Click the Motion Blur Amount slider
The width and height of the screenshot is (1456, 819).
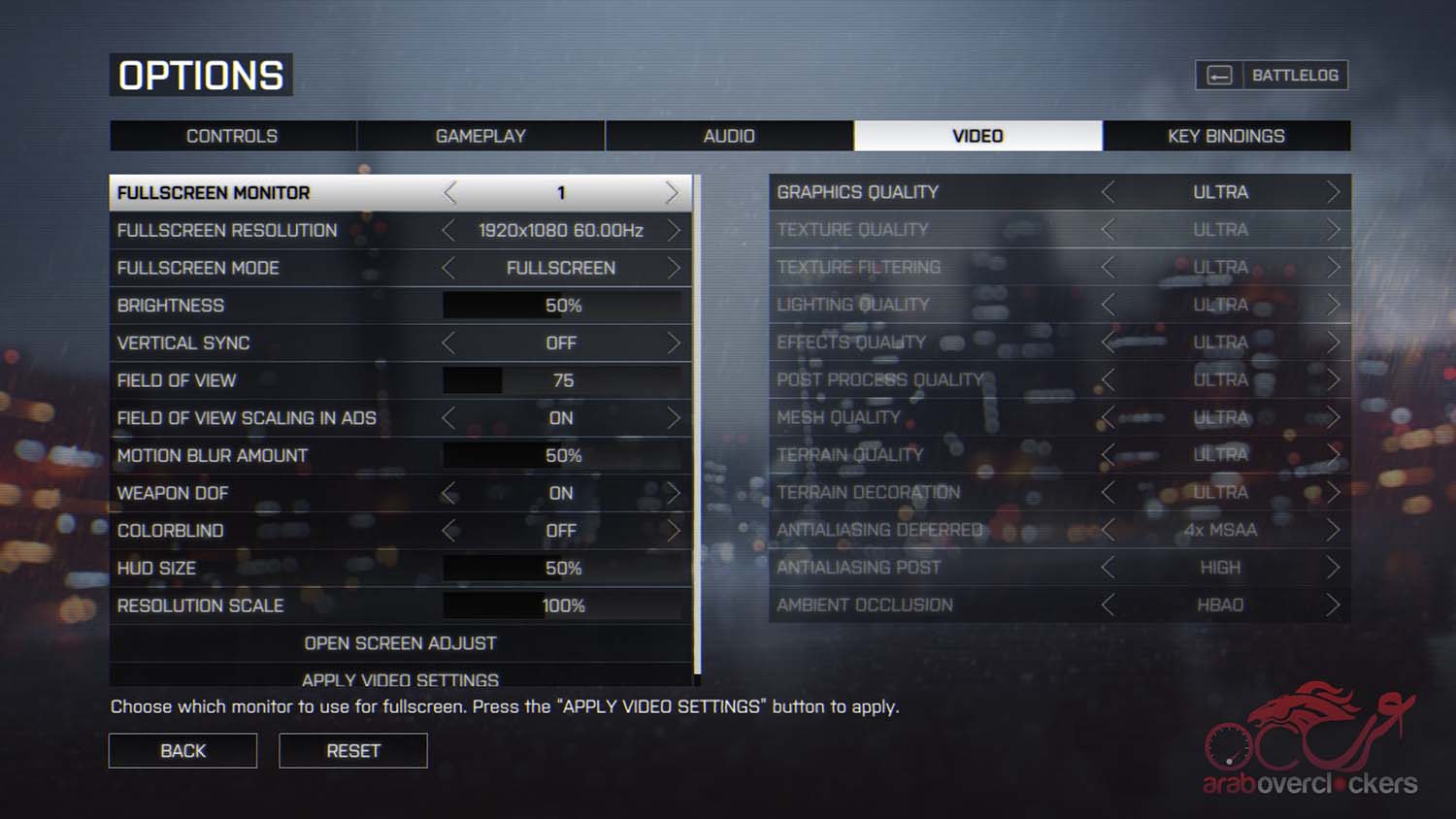coord(563,456)
